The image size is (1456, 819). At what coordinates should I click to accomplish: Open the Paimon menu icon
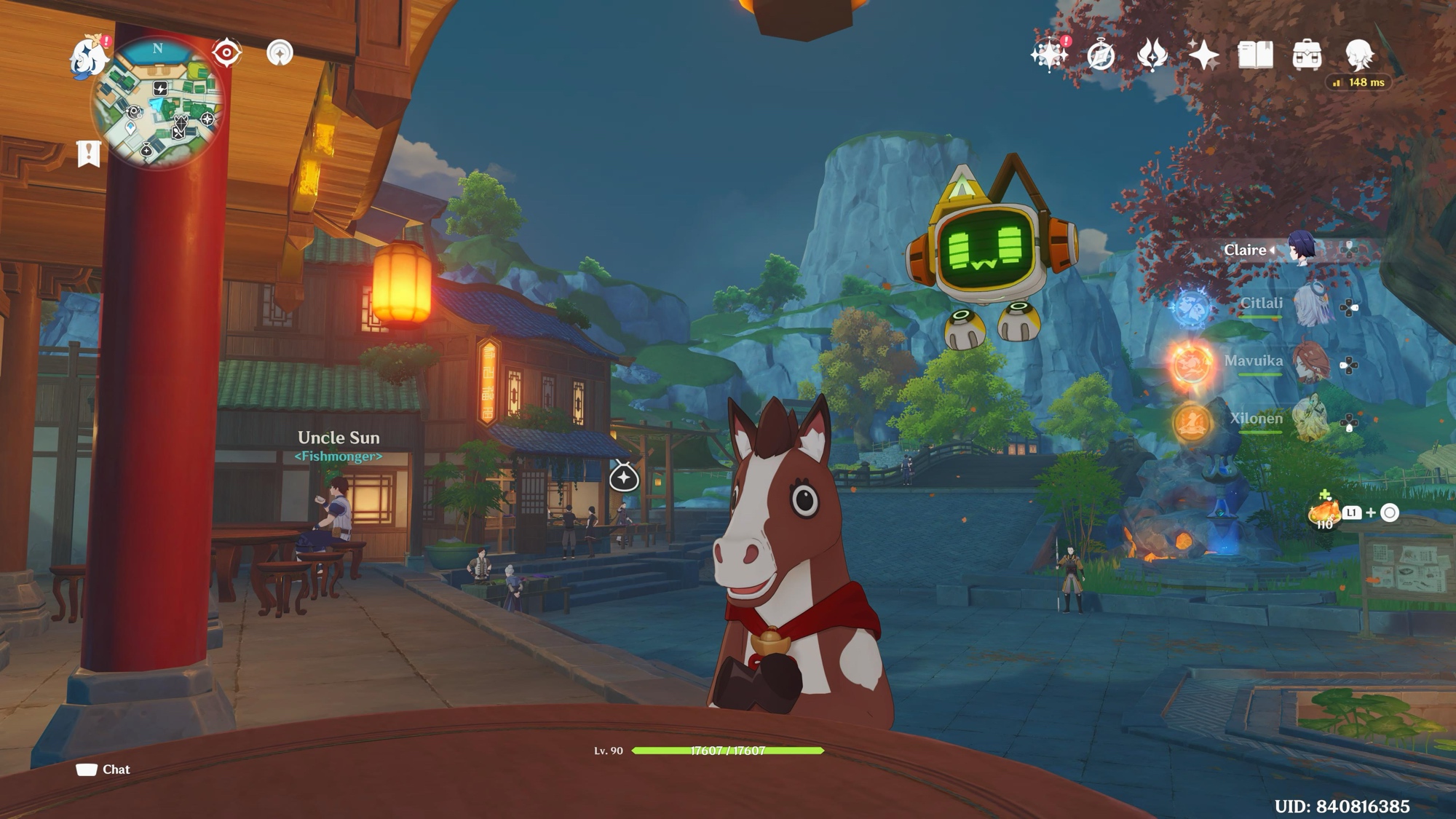(x=88, y=58)
